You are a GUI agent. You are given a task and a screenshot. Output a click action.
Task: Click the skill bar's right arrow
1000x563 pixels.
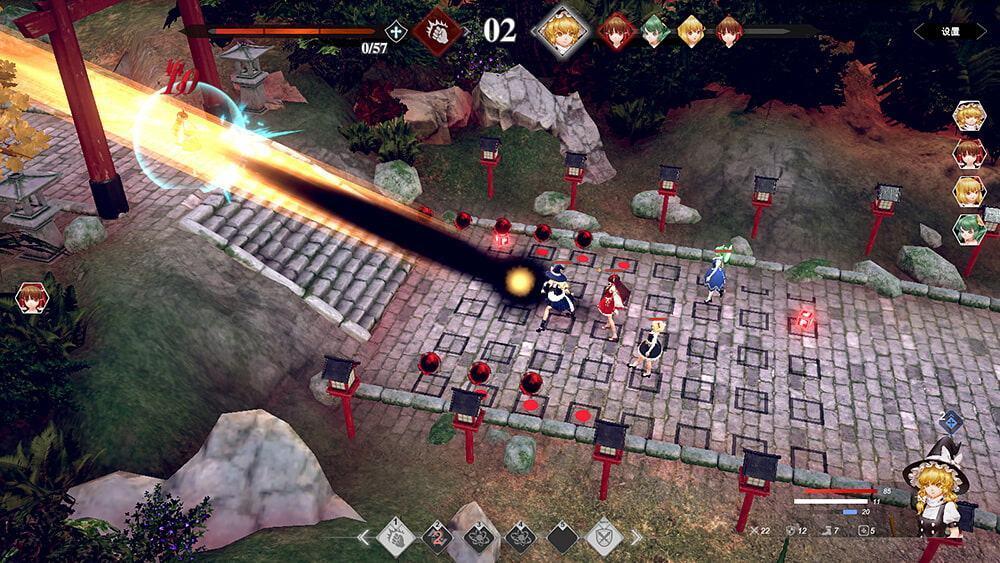pos(636,537)
